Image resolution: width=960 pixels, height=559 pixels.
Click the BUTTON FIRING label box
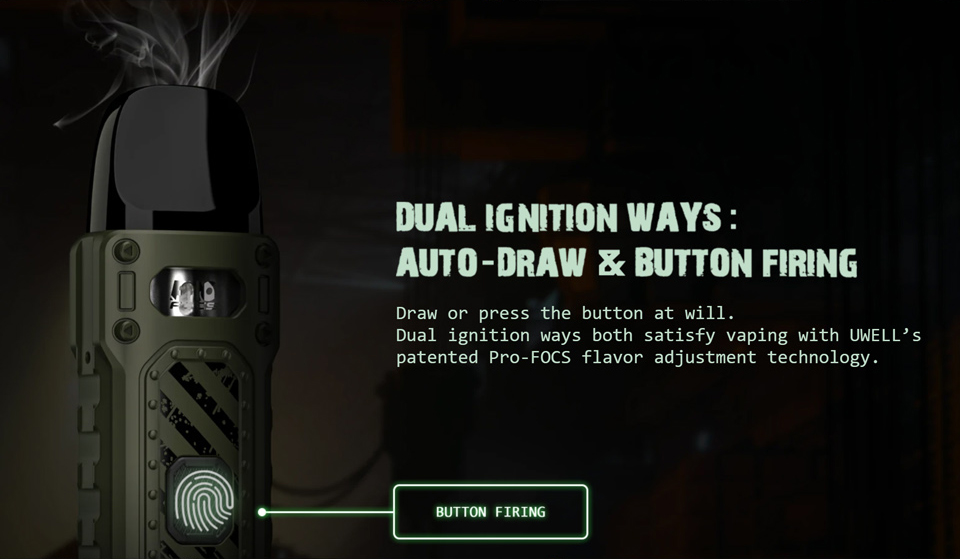(x=490, y=512)
